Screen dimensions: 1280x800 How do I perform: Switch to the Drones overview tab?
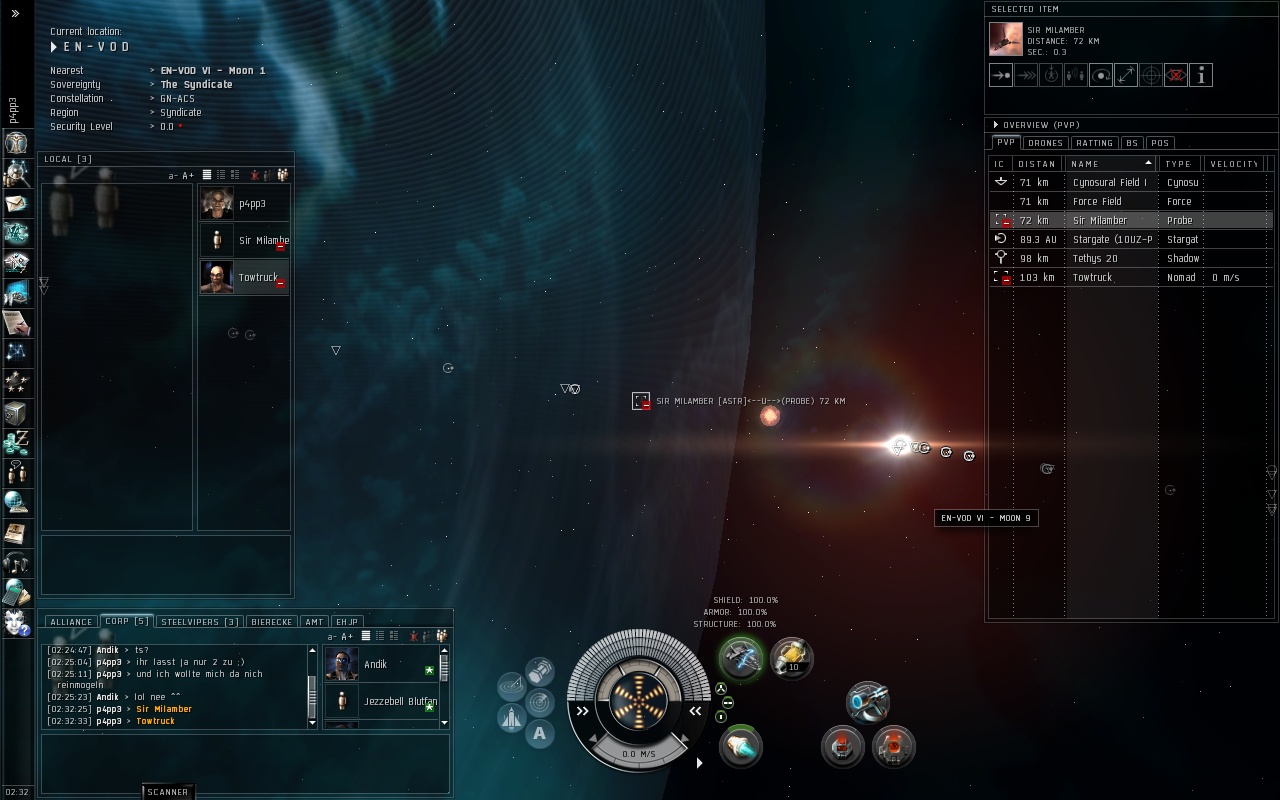[x=1045, y=143]
